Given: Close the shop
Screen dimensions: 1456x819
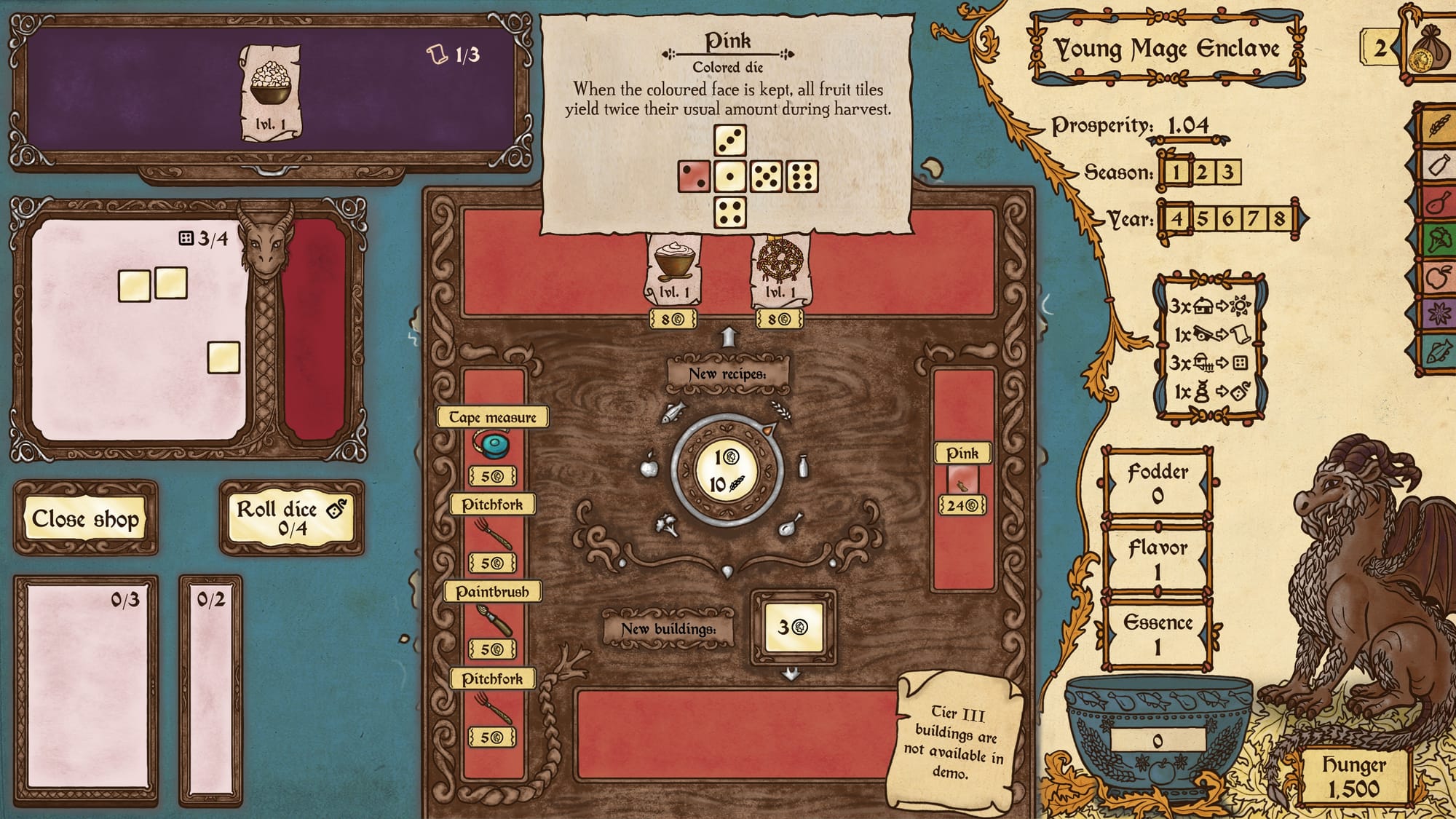Looking at the screenshot, I should click(x=85, y=518).
